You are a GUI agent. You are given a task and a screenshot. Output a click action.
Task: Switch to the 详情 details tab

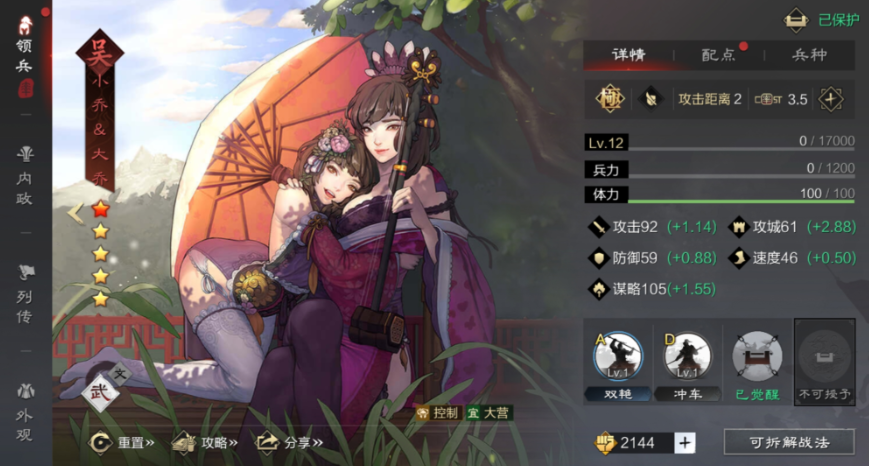coord(628,55)
